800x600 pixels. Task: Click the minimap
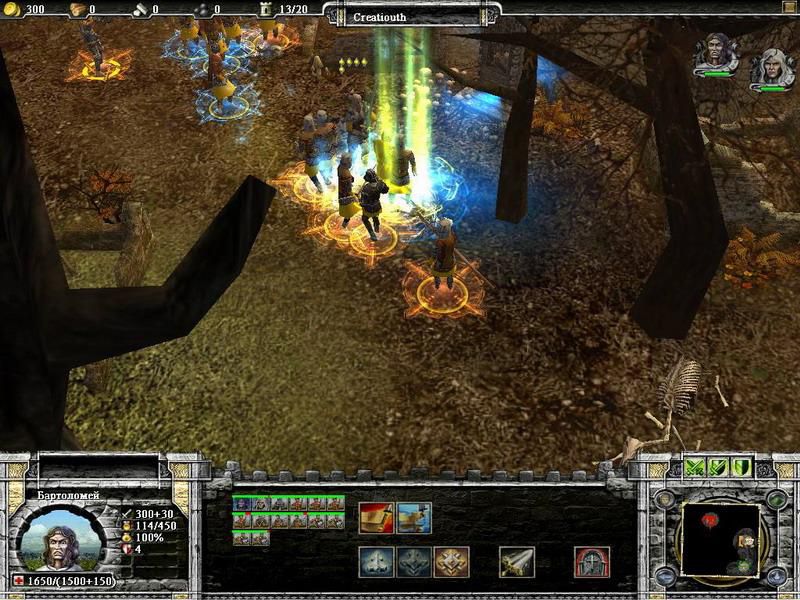pyautogui.click(x=718, y=538)
